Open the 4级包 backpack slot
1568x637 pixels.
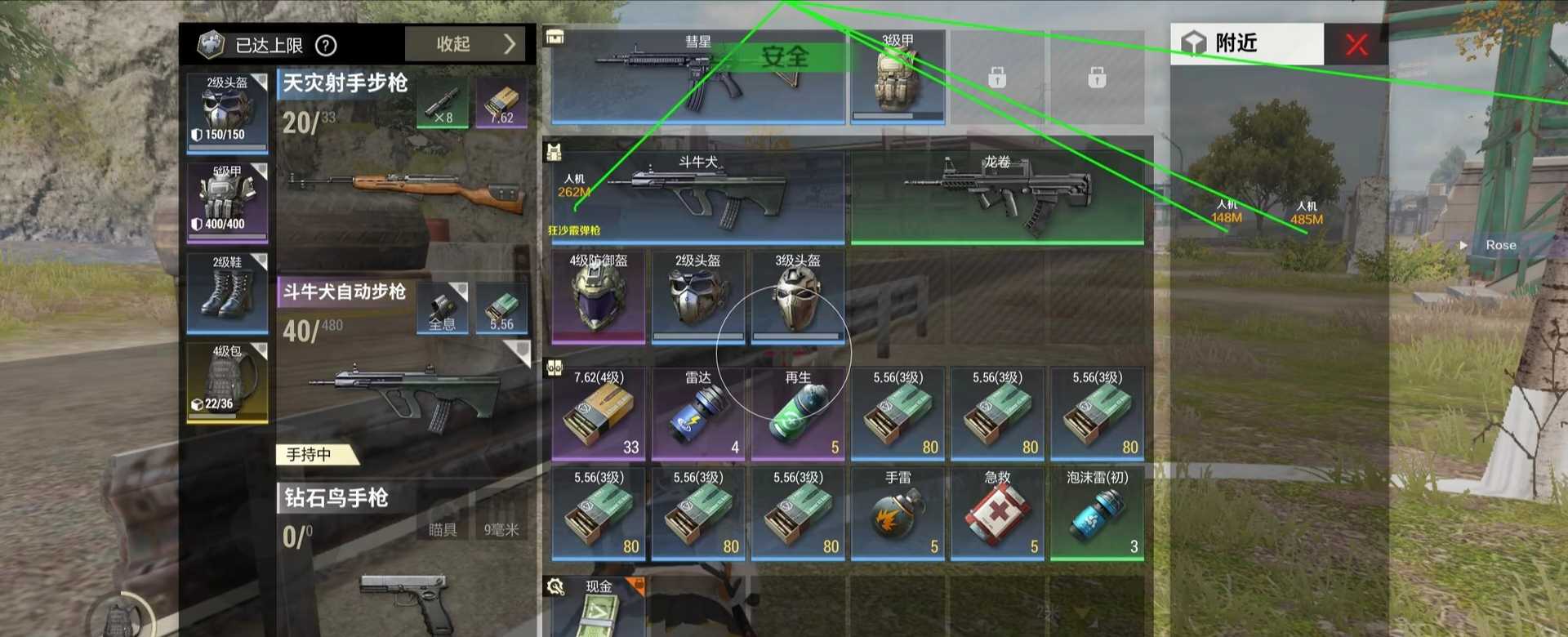coord(227,382)
